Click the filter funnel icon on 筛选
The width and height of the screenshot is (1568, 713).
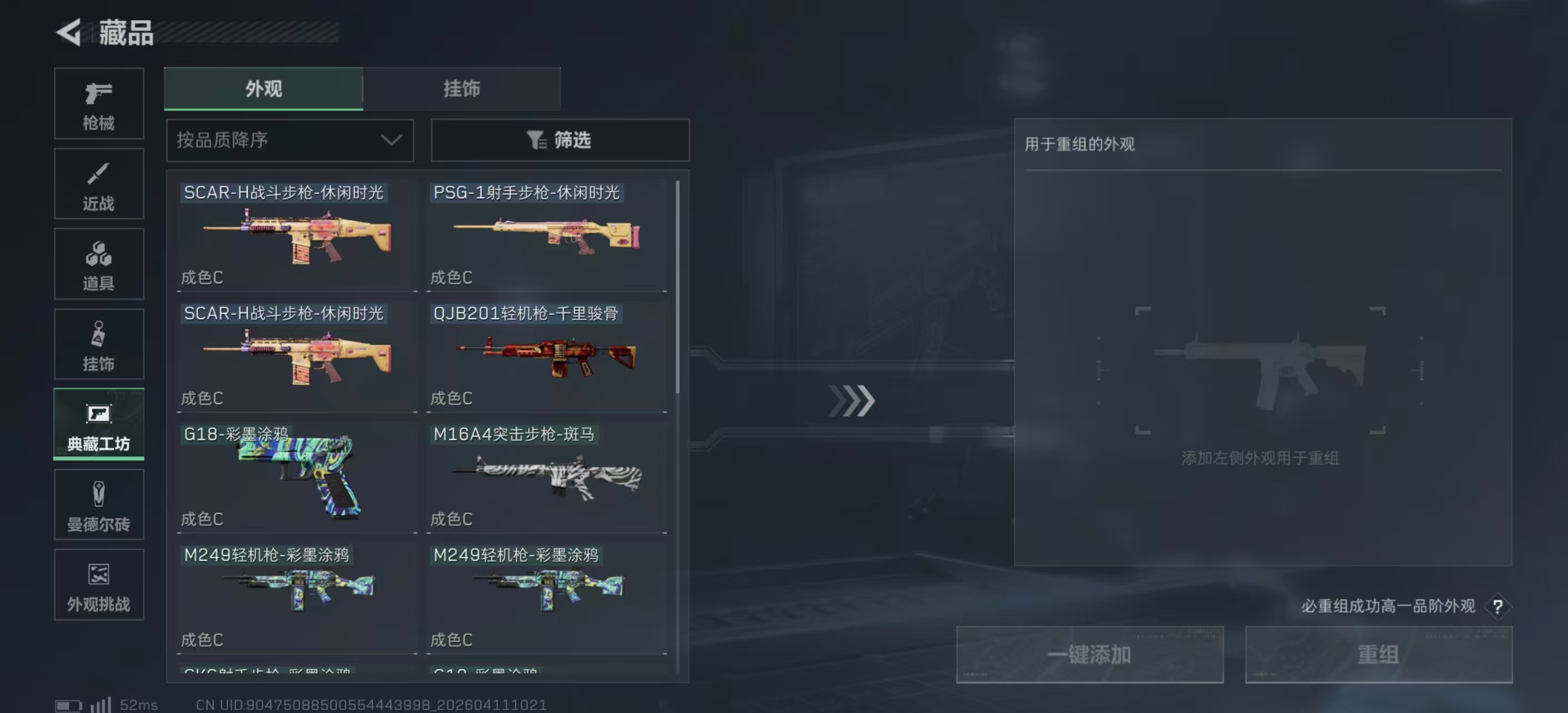[x=535, y=140]
